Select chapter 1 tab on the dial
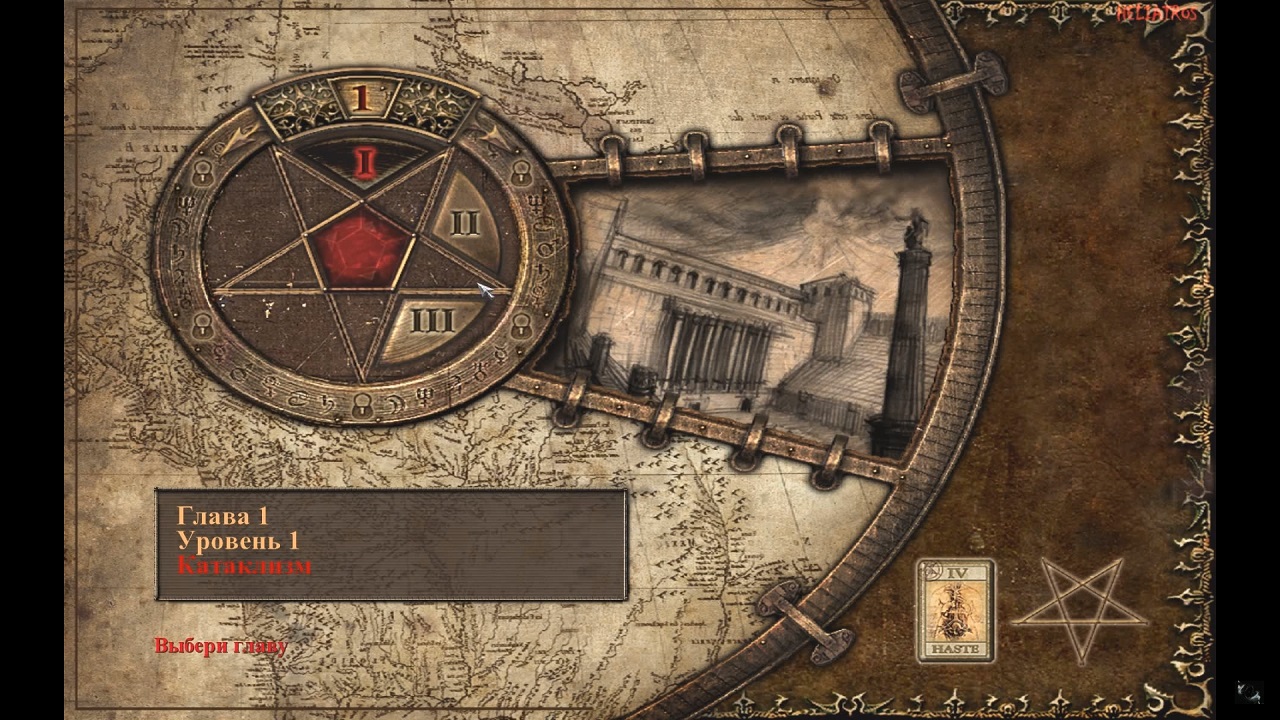Viewport: 1280px width, 720px height. click(x=362, y=97)
